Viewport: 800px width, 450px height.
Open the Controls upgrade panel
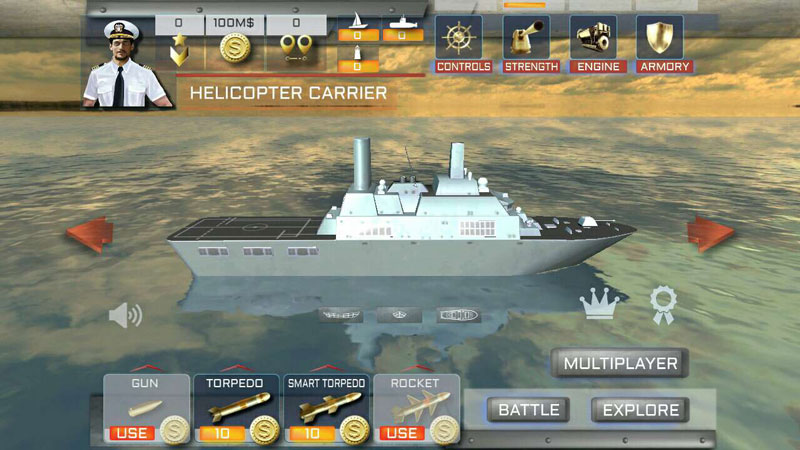[x=462, y=42]
